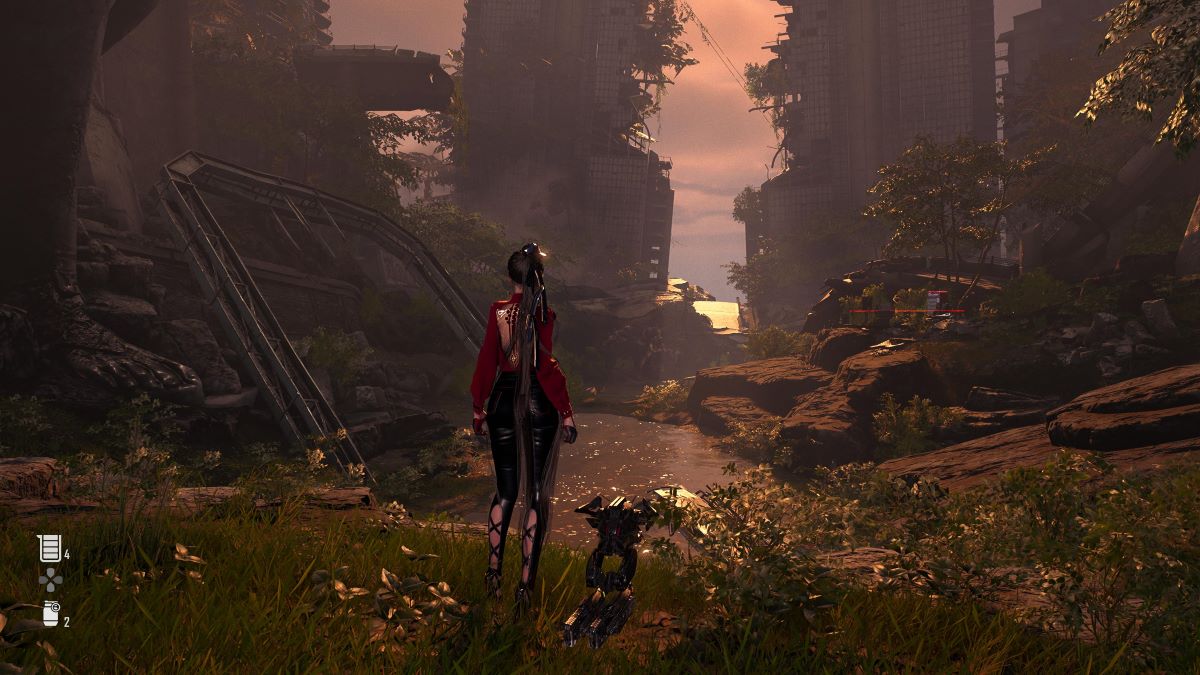The image size is (1200, 675).
Task: Select the healing tumbler beaker item
Action: coord(49,547)
